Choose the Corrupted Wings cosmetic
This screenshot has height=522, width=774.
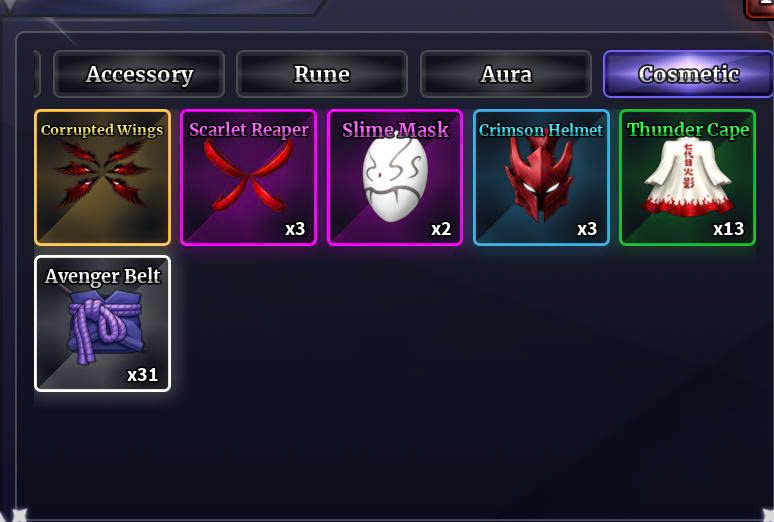pyautogui.click(x=102, y=177)
